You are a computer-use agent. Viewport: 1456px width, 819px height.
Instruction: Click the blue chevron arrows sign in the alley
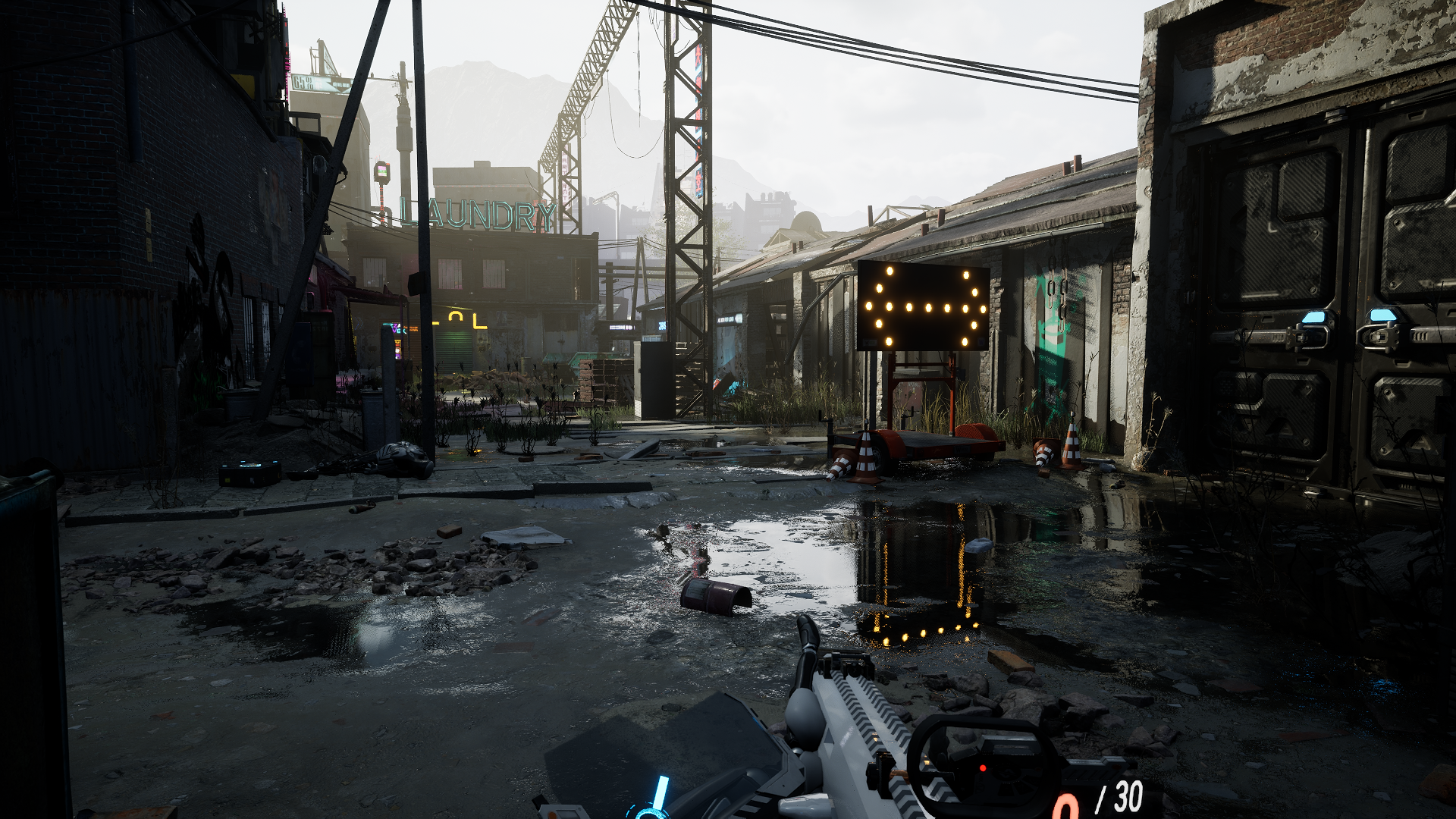tap(358, 324)
